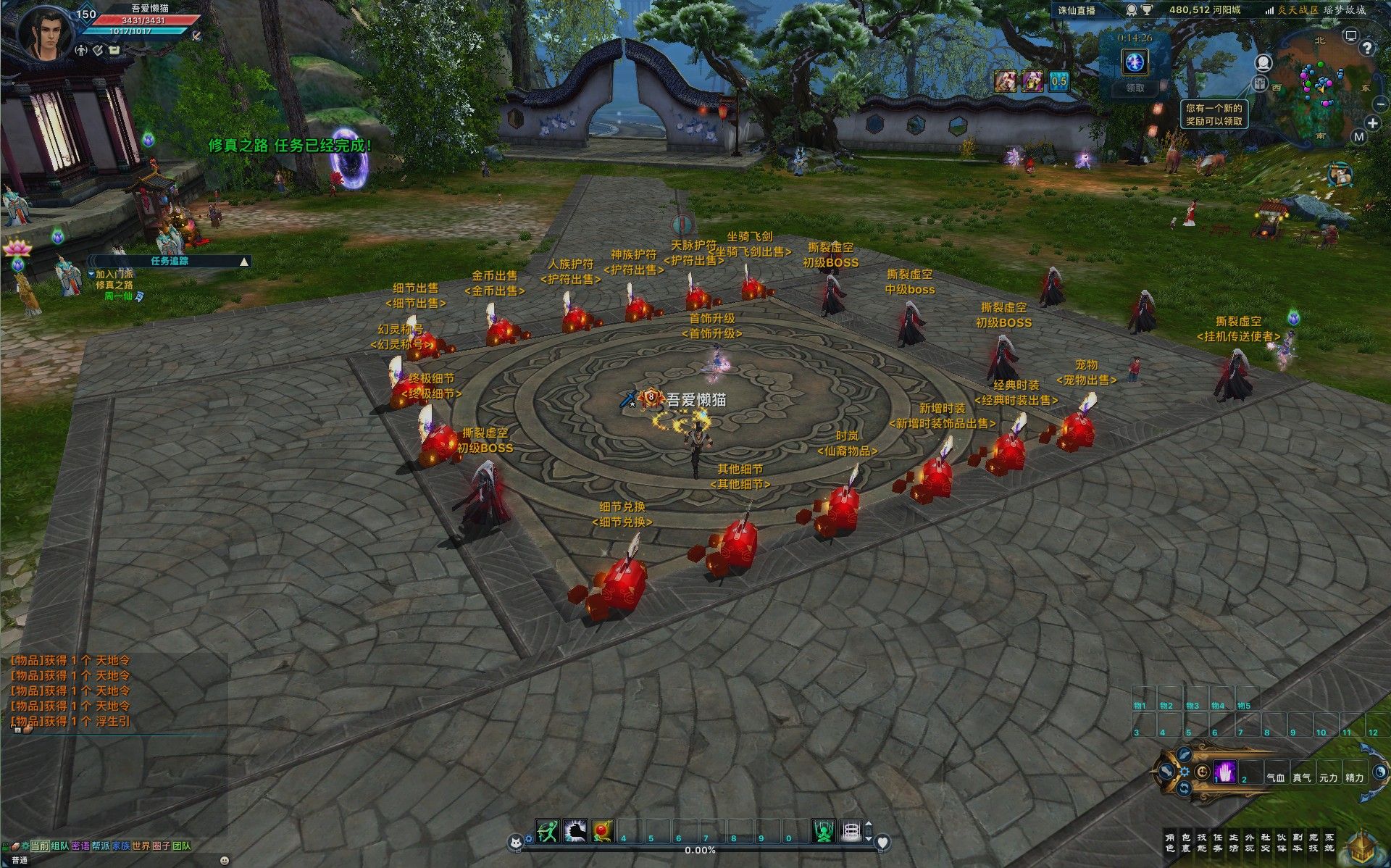
Task: Open the 诛仙直播 live stream panel
Action: pyautogui.click(x=1077, y=10)
